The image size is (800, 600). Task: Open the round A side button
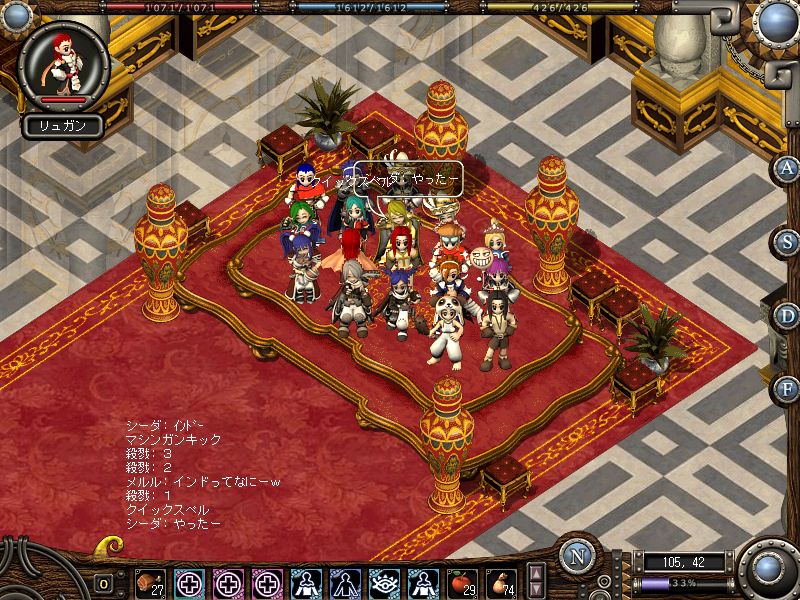788,167
